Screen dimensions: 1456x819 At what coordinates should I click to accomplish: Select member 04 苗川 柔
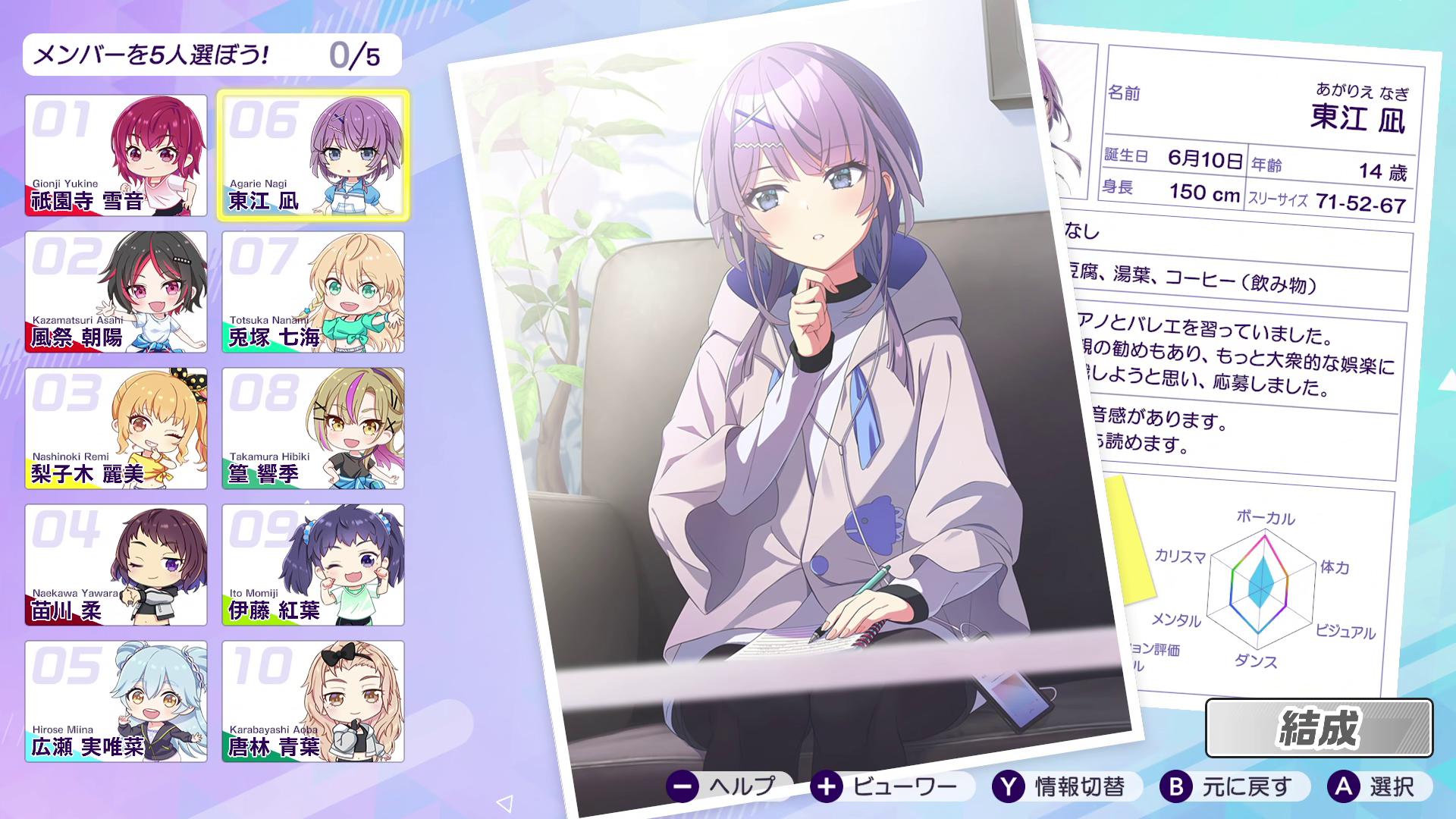115,565
